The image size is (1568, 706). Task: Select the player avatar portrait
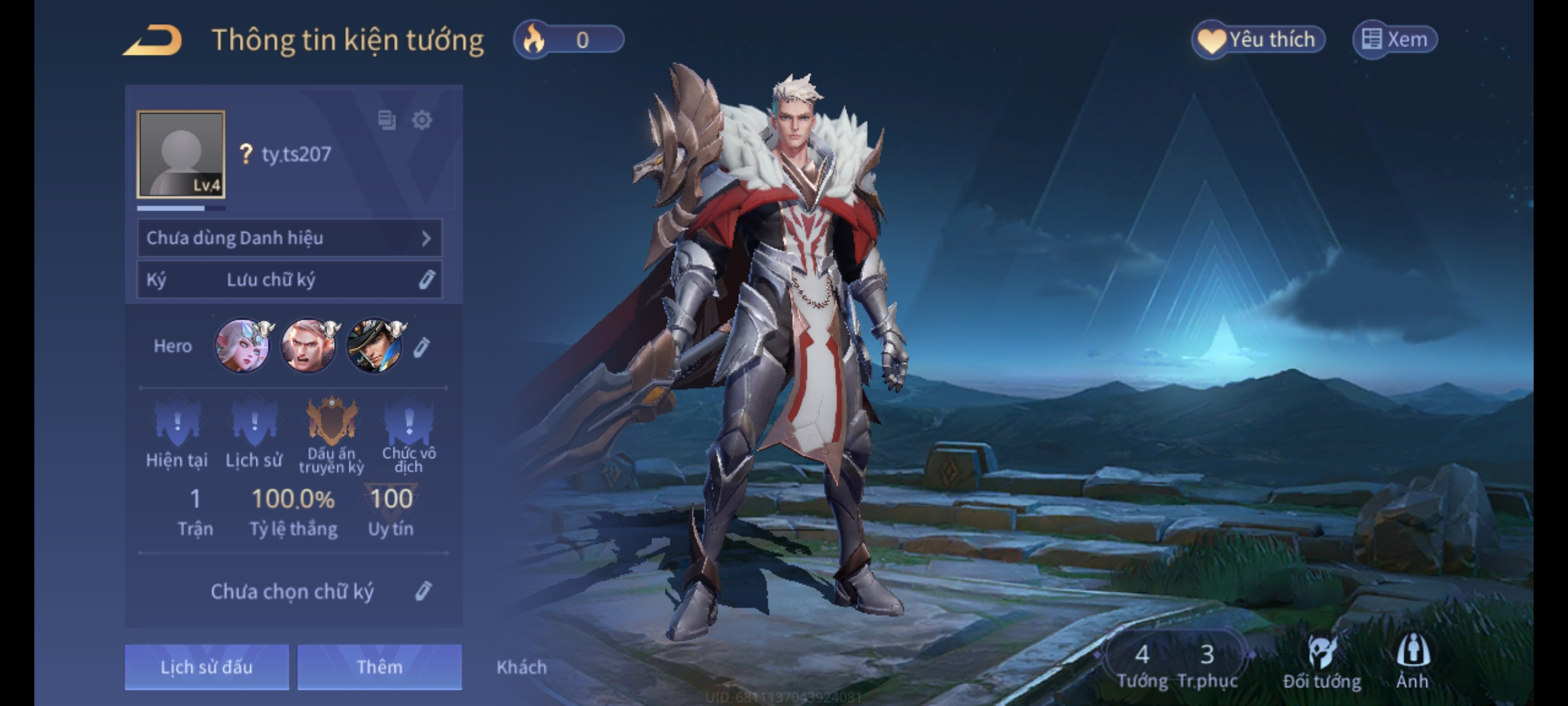pos(181,154)
